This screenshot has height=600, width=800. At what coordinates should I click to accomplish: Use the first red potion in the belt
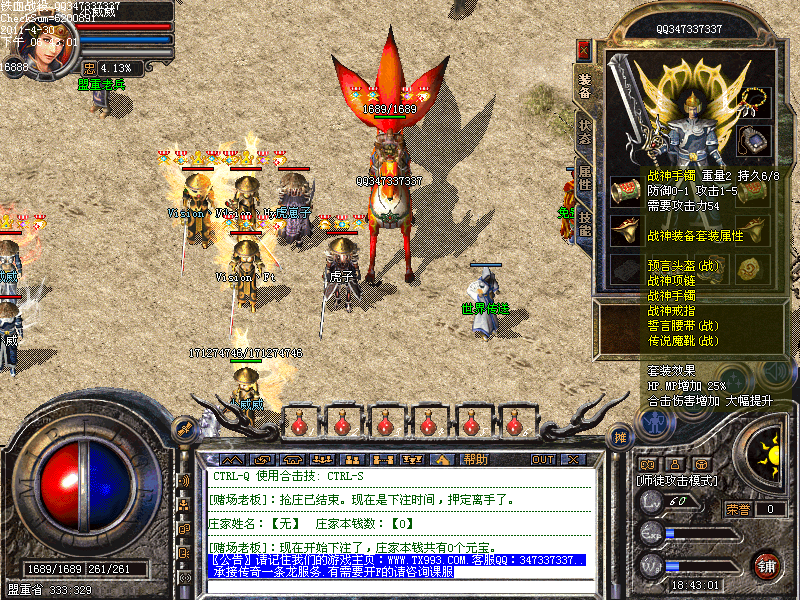pos(298,423)
